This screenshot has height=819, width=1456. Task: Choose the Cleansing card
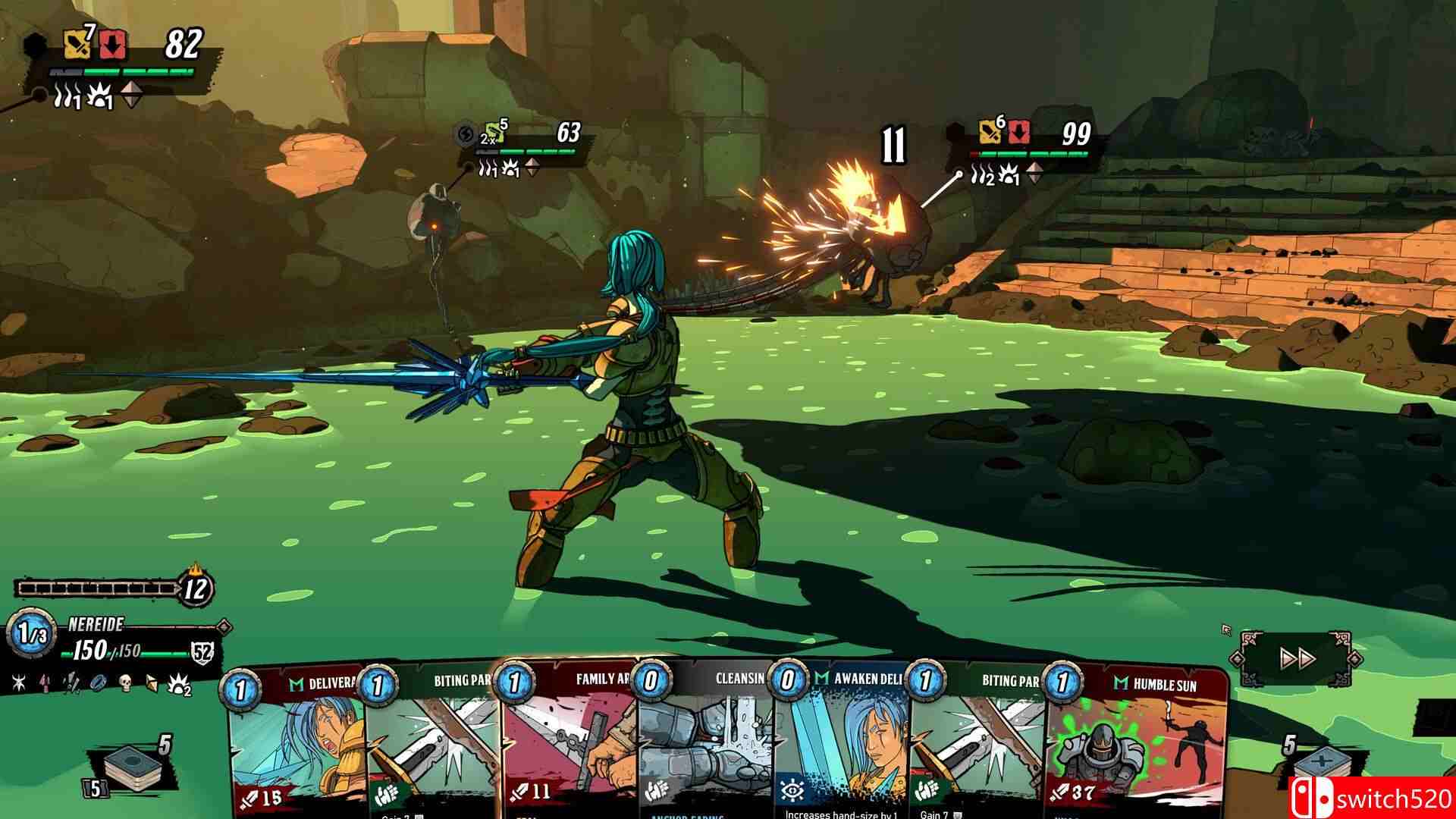705,743
